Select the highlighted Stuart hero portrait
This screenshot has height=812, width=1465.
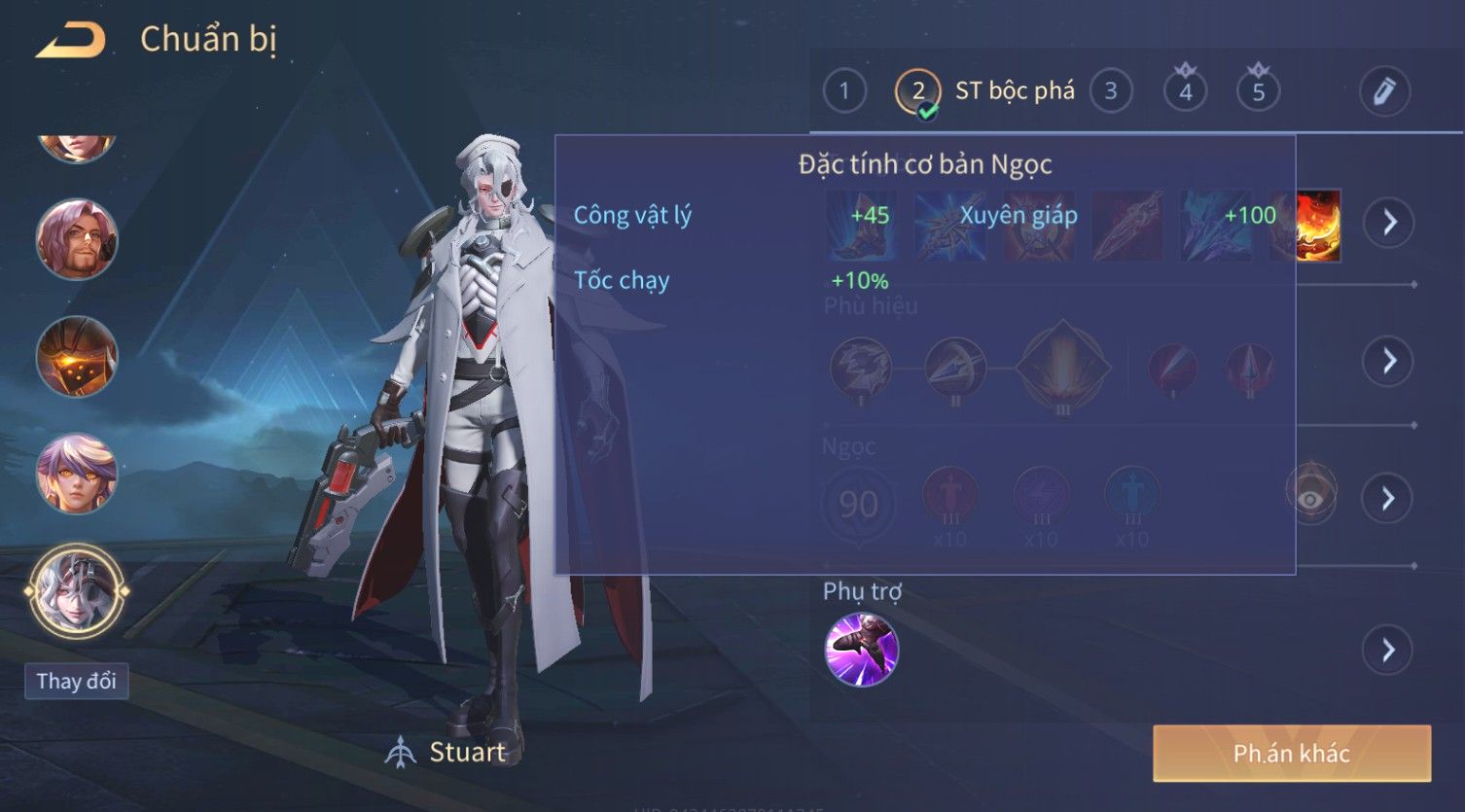pyautogui.click(x=77, y=590)
